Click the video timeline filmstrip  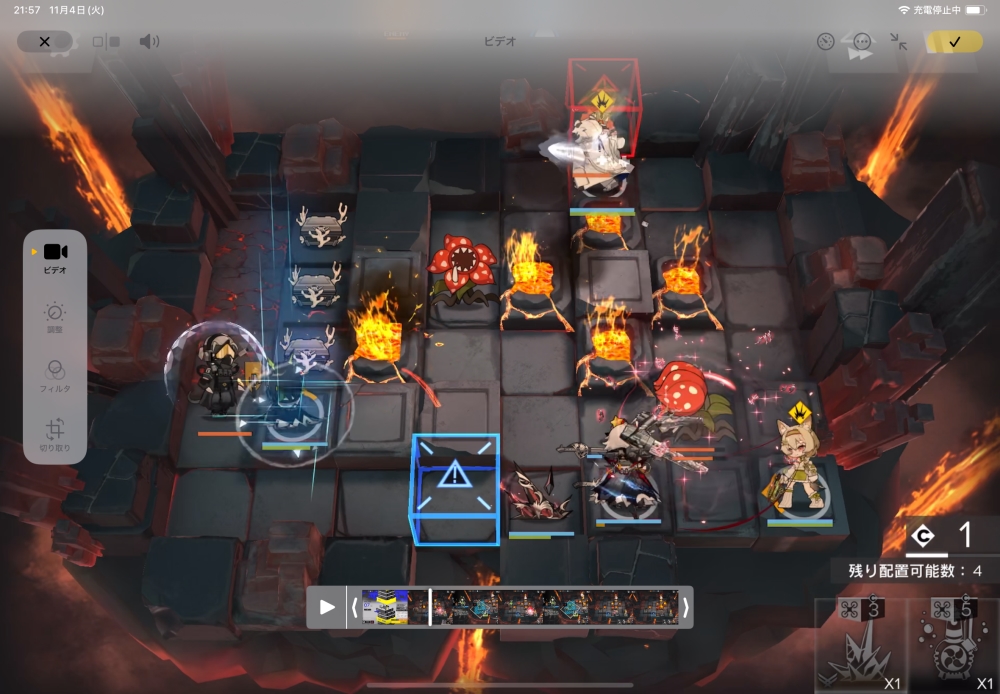519,607
